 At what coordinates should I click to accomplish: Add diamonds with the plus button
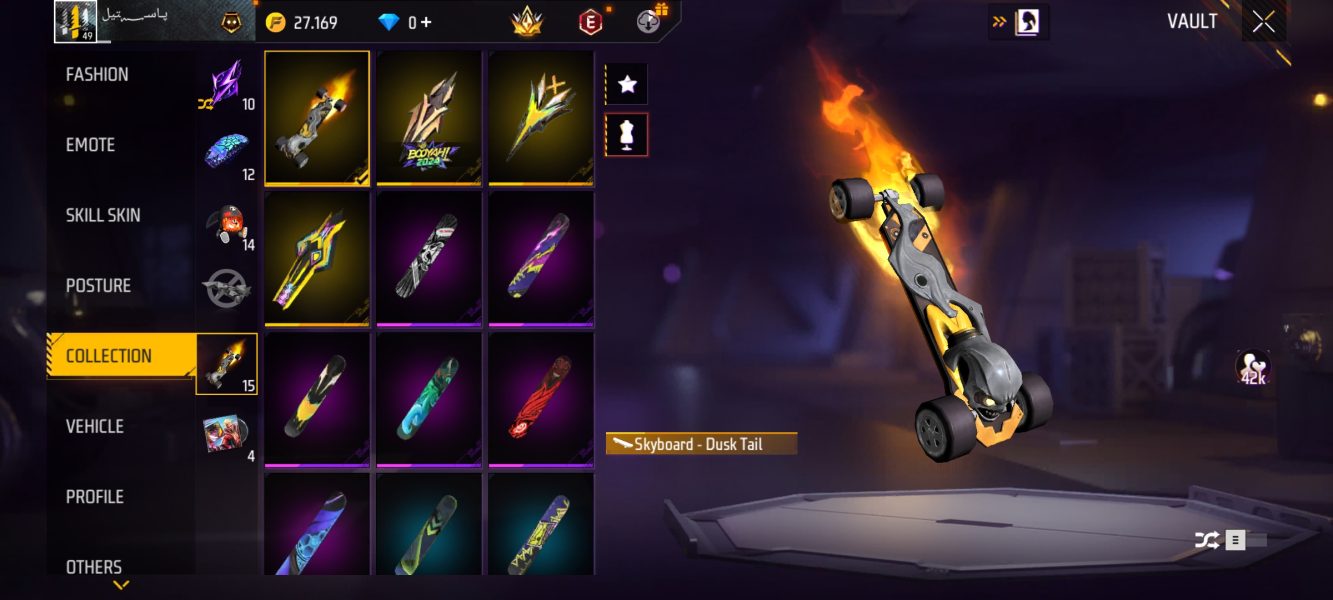pyautogui.click(x=426, y=22)
